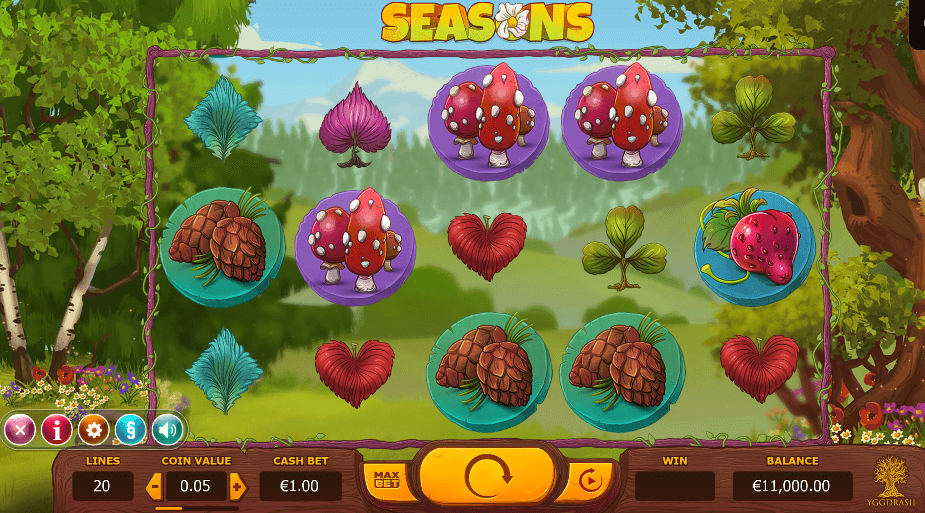Show game rules with the blue section-sign icon
The image size is (925, 513).
click(x=131, y=430)
